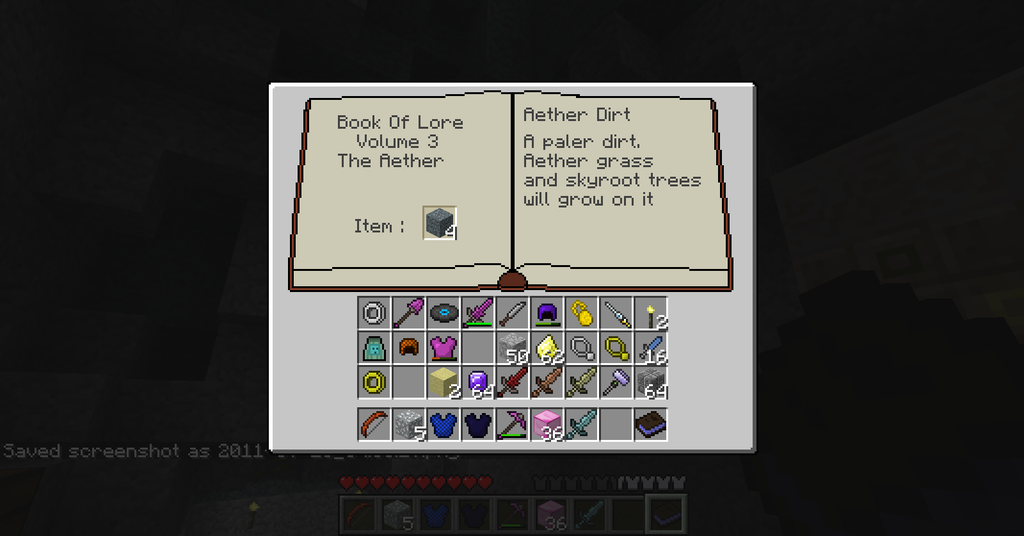Select the teal cape item
The height and width of the screenshot is (536, 1024).
click(x=374, y=348)
